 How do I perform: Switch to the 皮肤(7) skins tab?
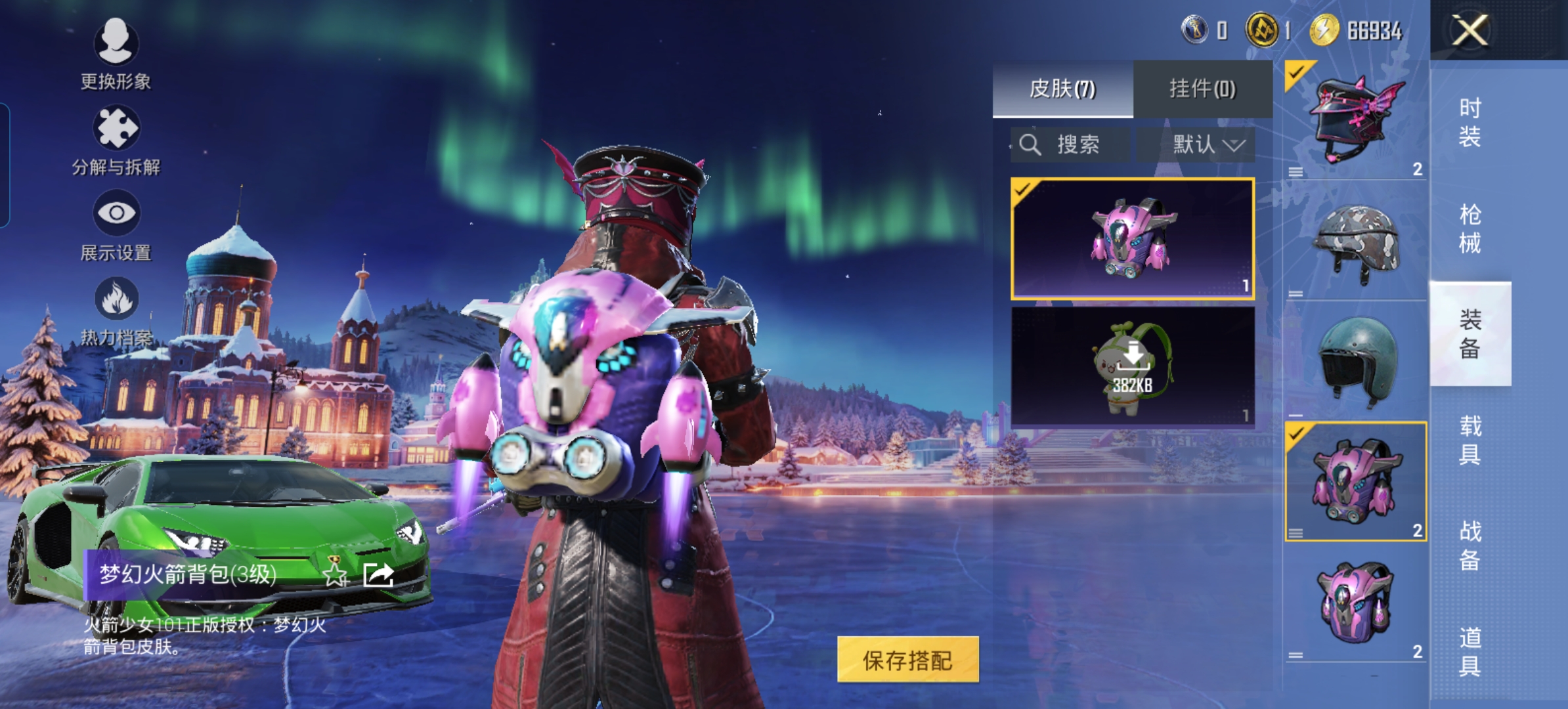click(x=1062, y=89)
